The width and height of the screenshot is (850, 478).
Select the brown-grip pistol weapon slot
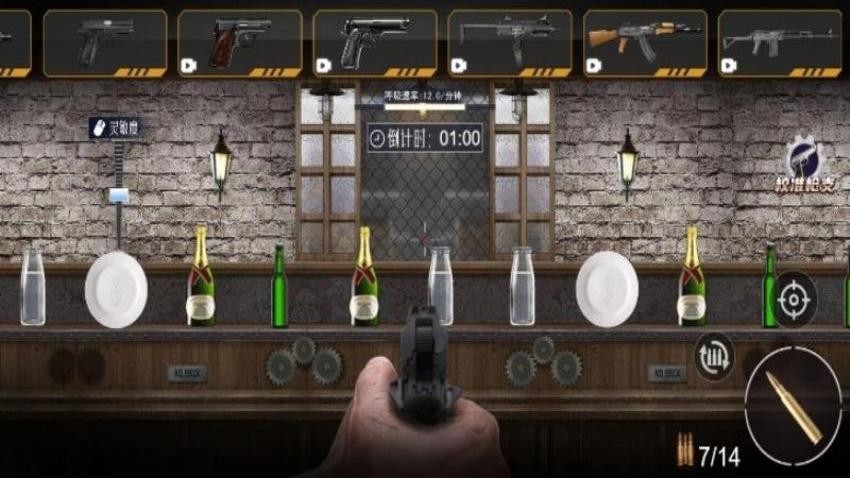[240, 42]
